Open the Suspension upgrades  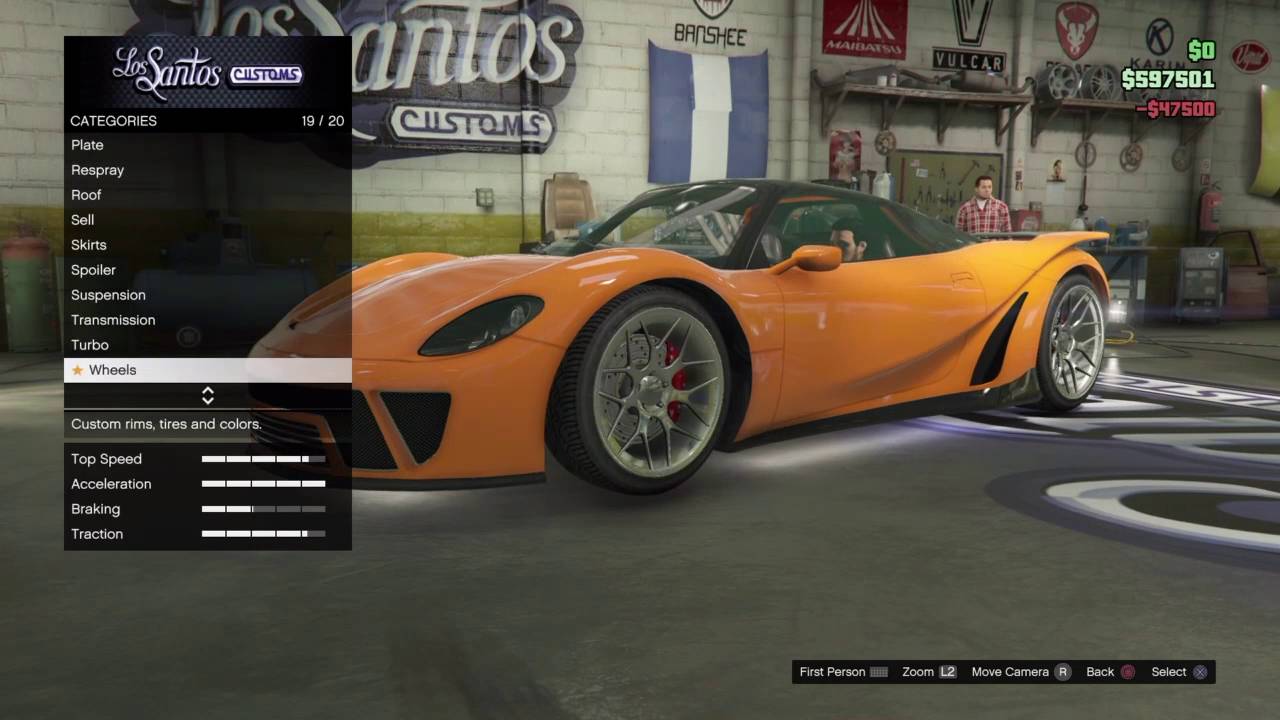pyautogui.click(x=108, y=295)
